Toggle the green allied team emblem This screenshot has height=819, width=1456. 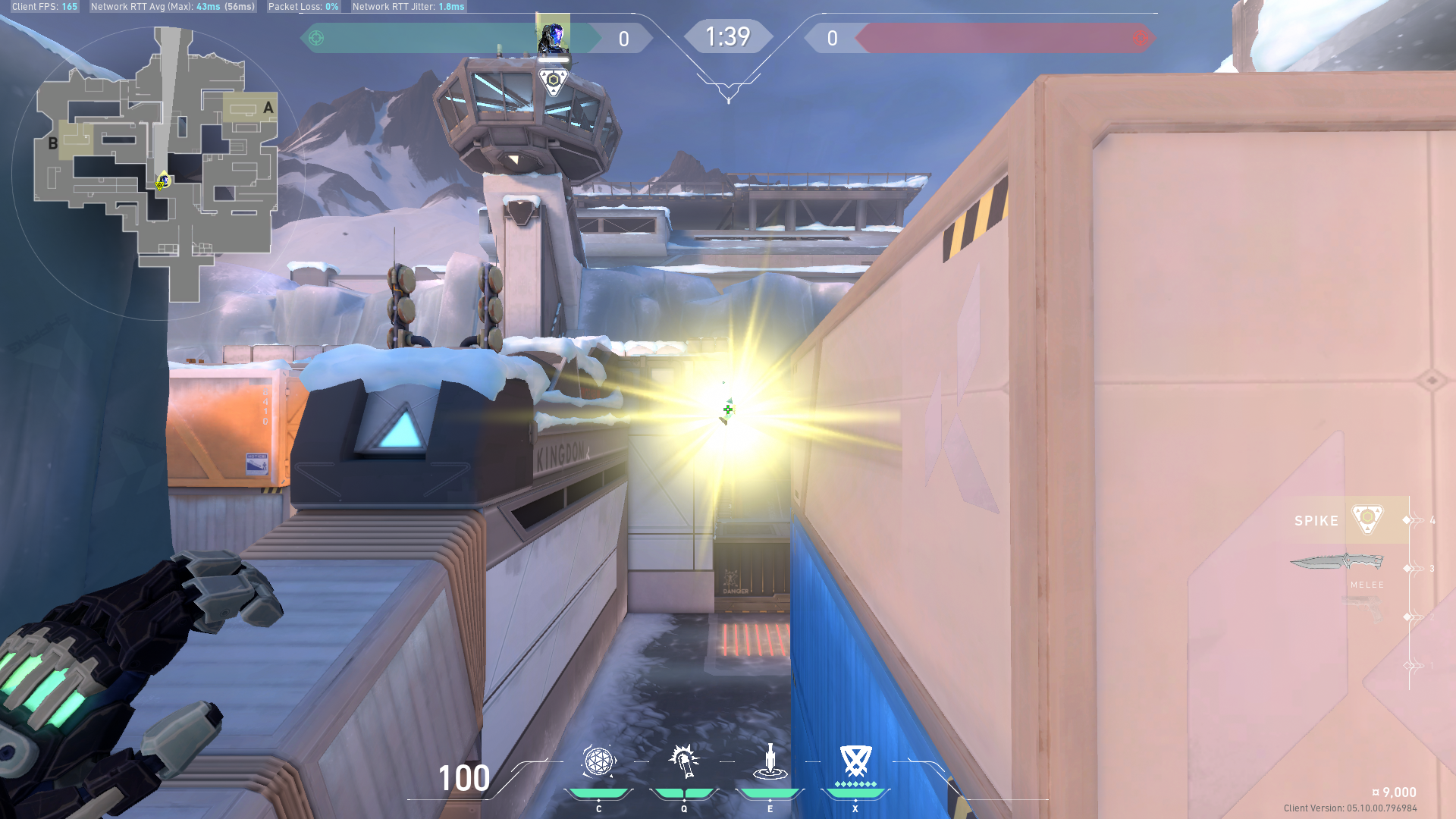[316, 36]
